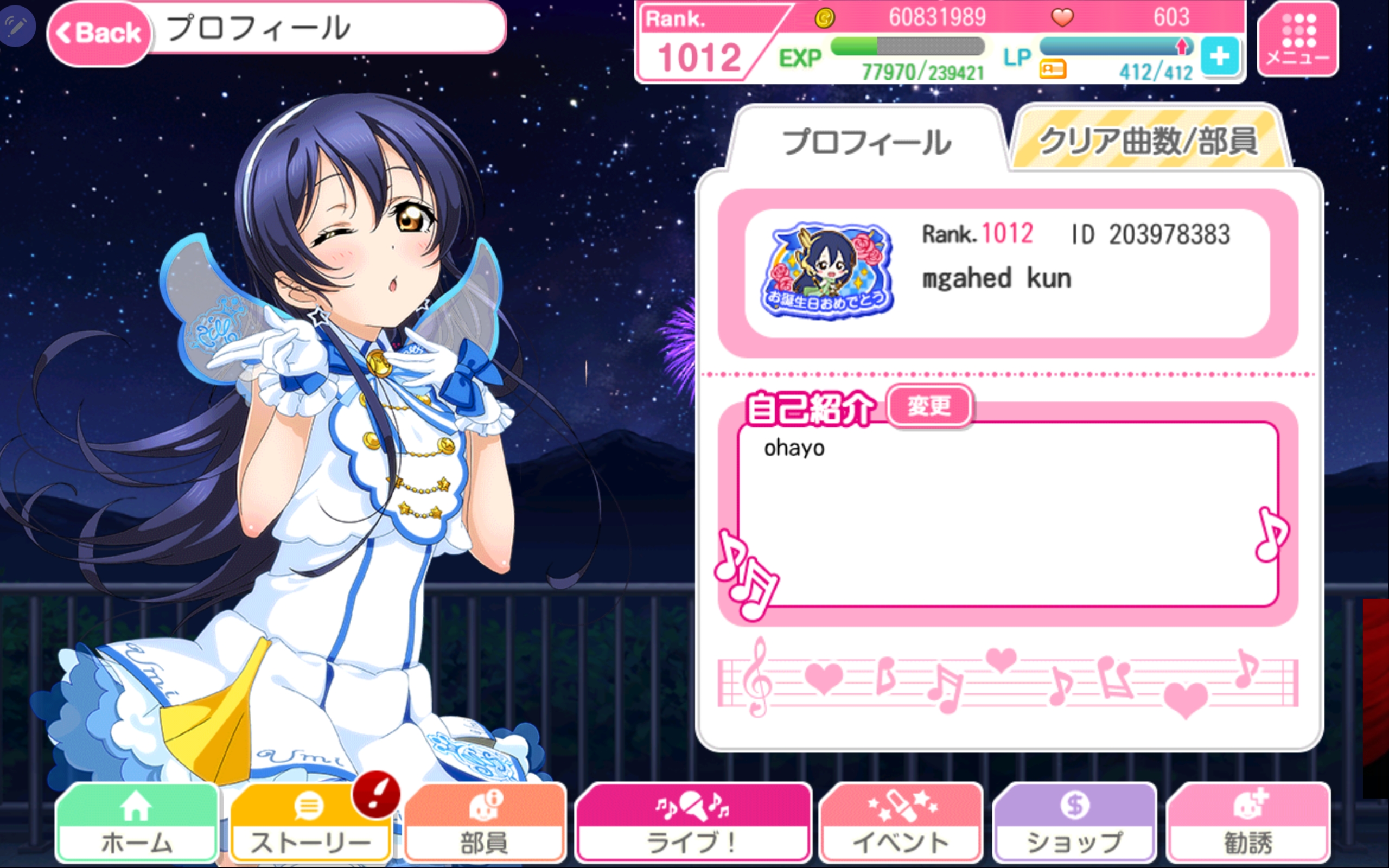Tap the plus button to refill LP
This screenshot has width=1389, height=868.
[1219, 56]
